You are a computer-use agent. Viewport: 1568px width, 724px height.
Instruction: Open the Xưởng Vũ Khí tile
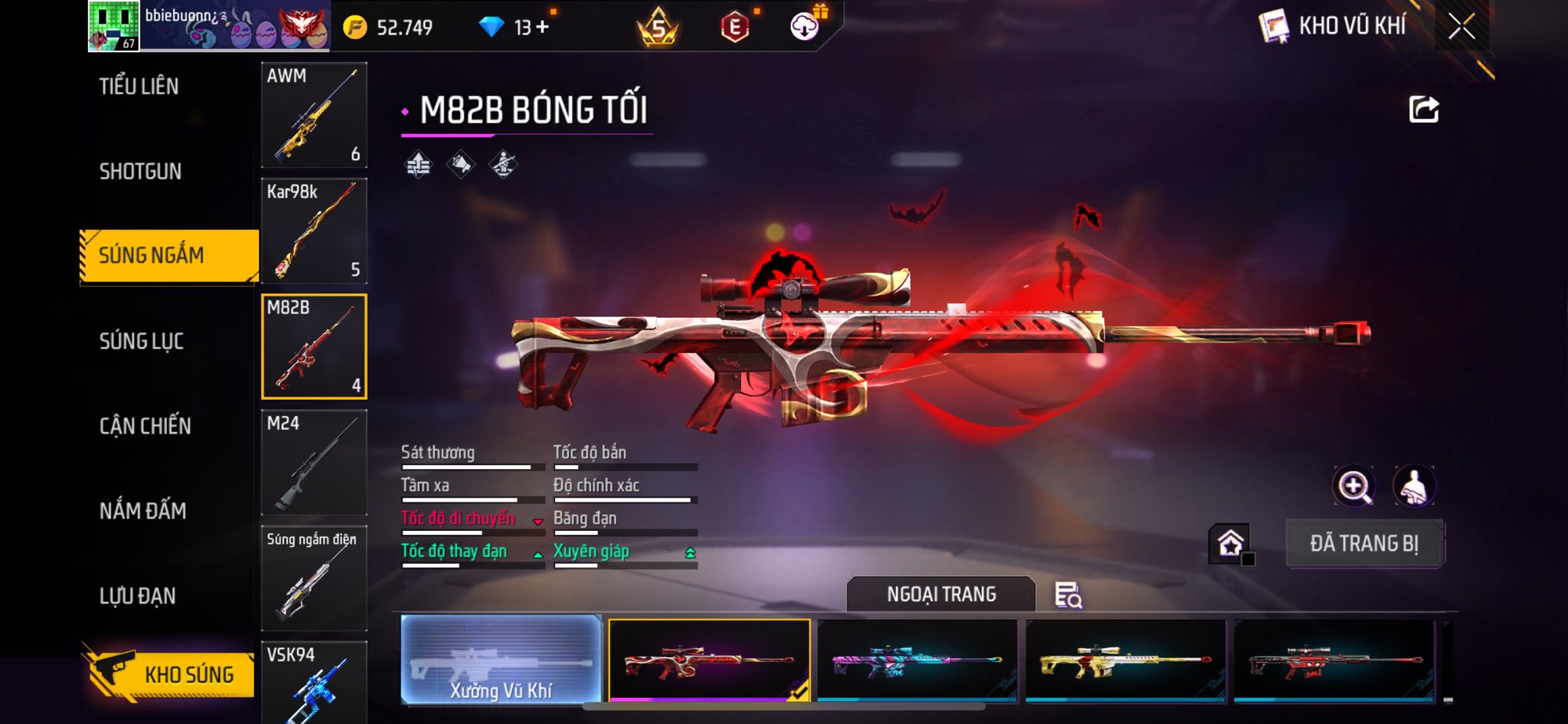coord(501,659)
